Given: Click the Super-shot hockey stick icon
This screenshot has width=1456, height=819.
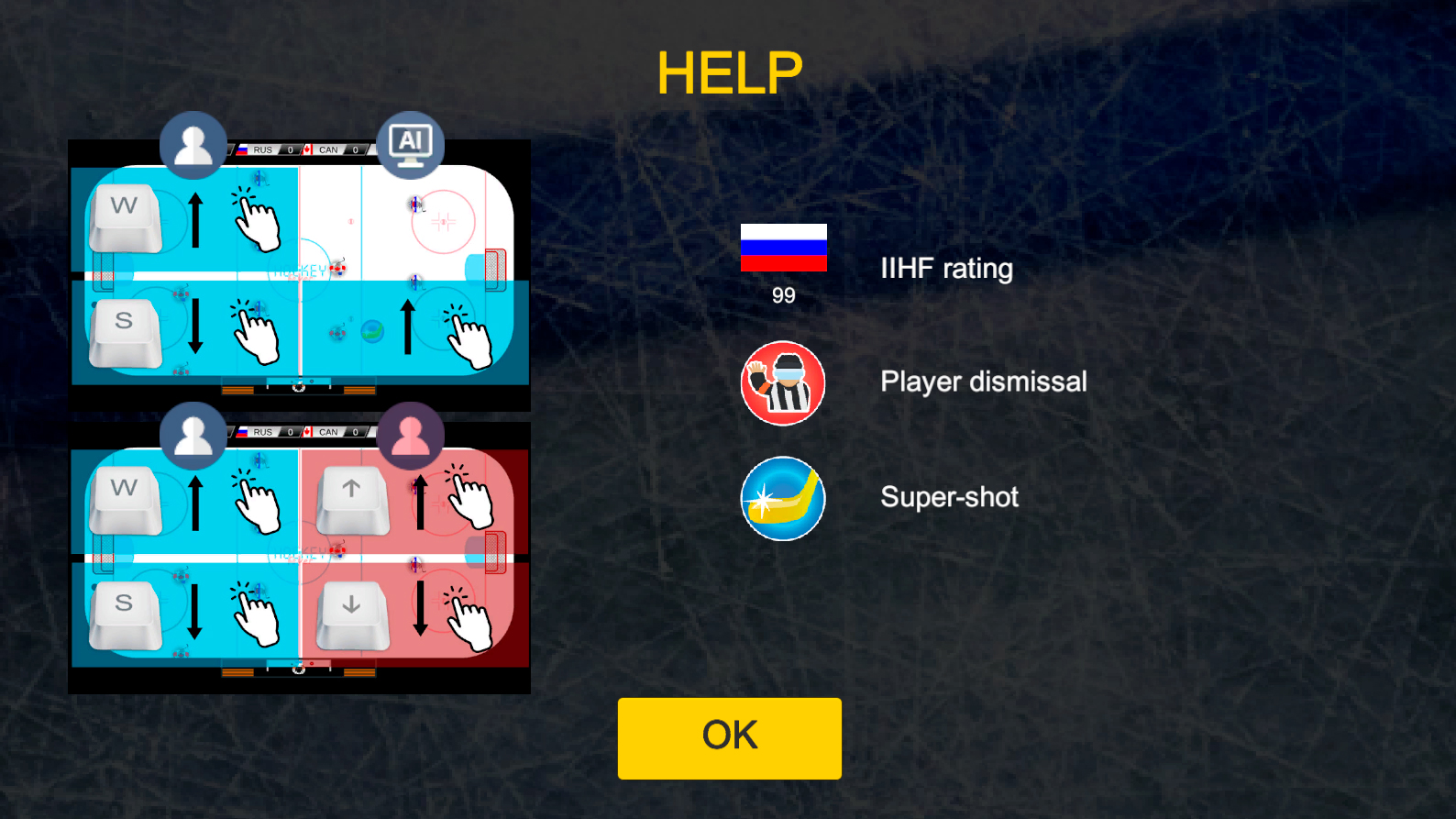Looking at the screenshot, I should 783,498.
